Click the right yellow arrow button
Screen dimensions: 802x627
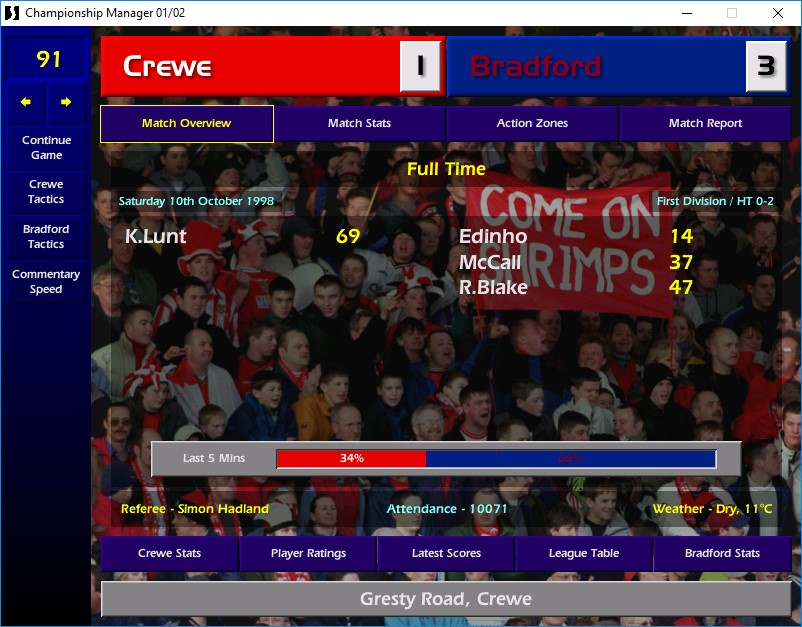(x=66, y=102)
